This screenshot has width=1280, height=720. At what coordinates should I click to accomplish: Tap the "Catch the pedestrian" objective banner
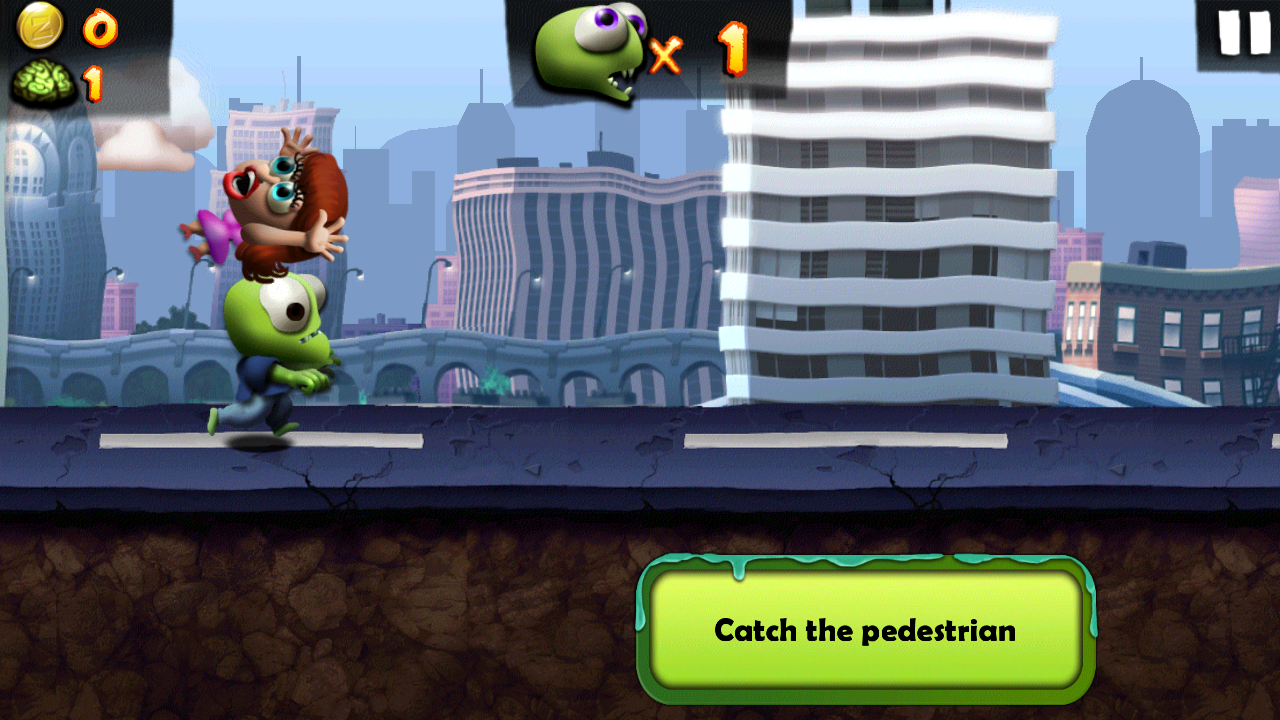click(865, 630)
